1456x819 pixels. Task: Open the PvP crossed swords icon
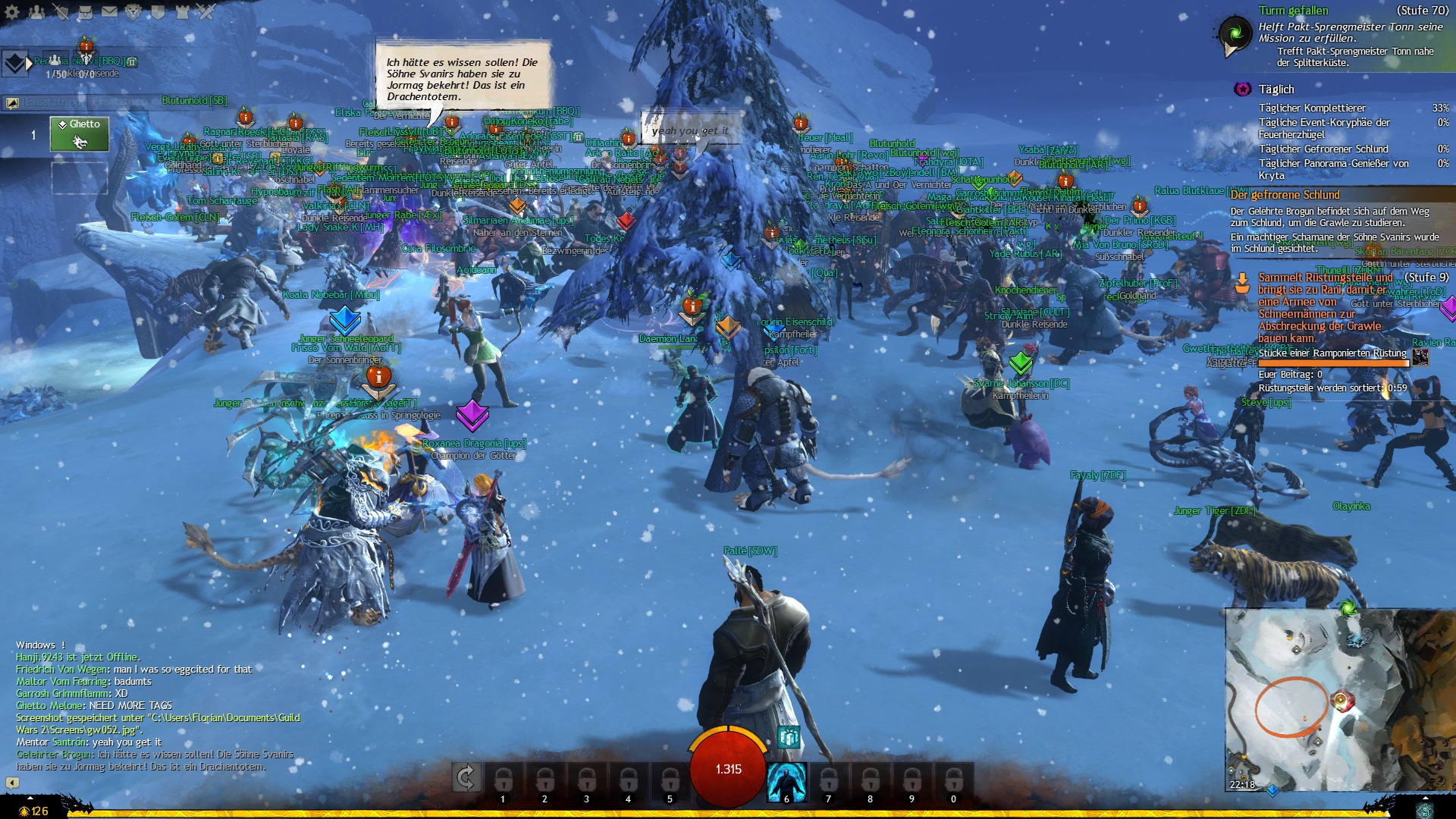(206, 12)
